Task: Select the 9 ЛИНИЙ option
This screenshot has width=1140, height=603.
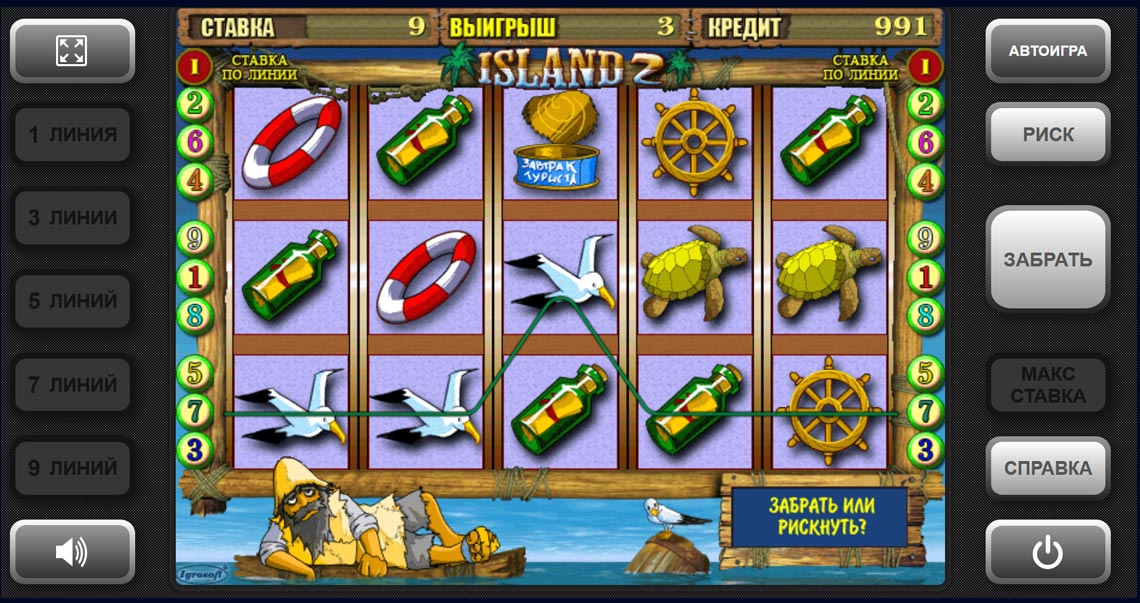Action: point(72,468)
